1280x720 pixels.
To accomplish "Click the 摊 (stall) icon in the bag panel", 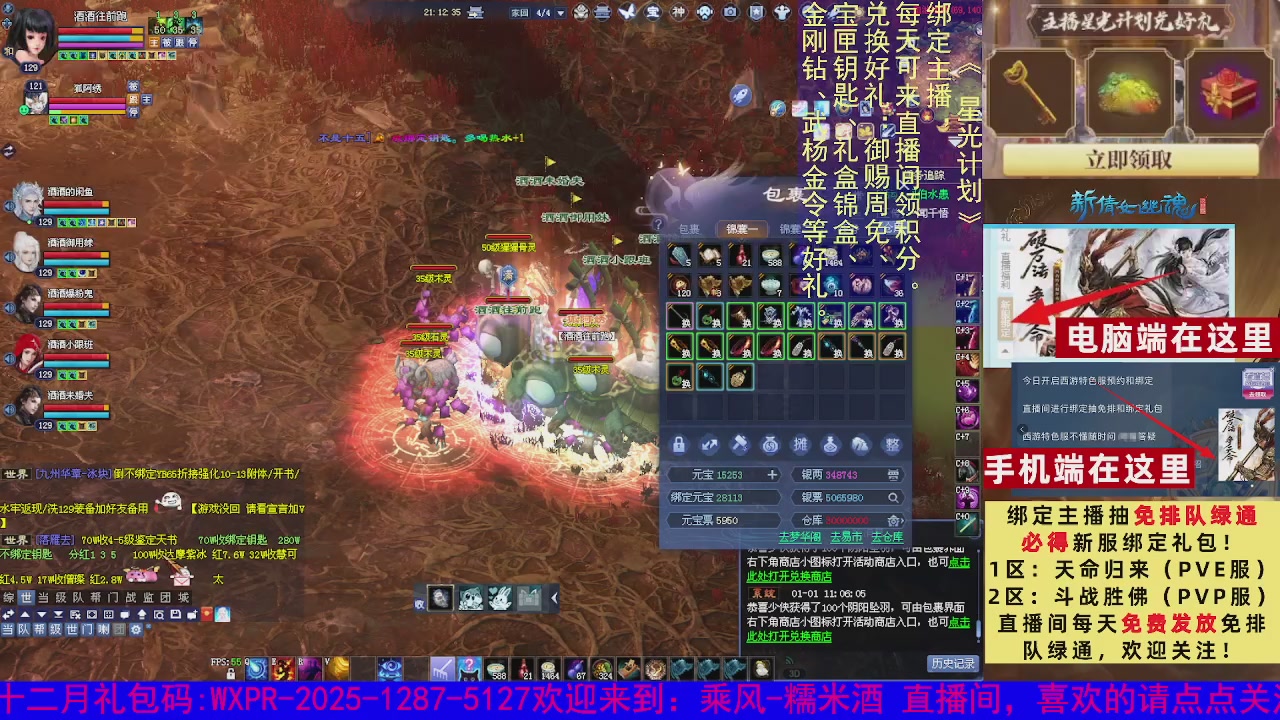I will click(x=800, y=444).
